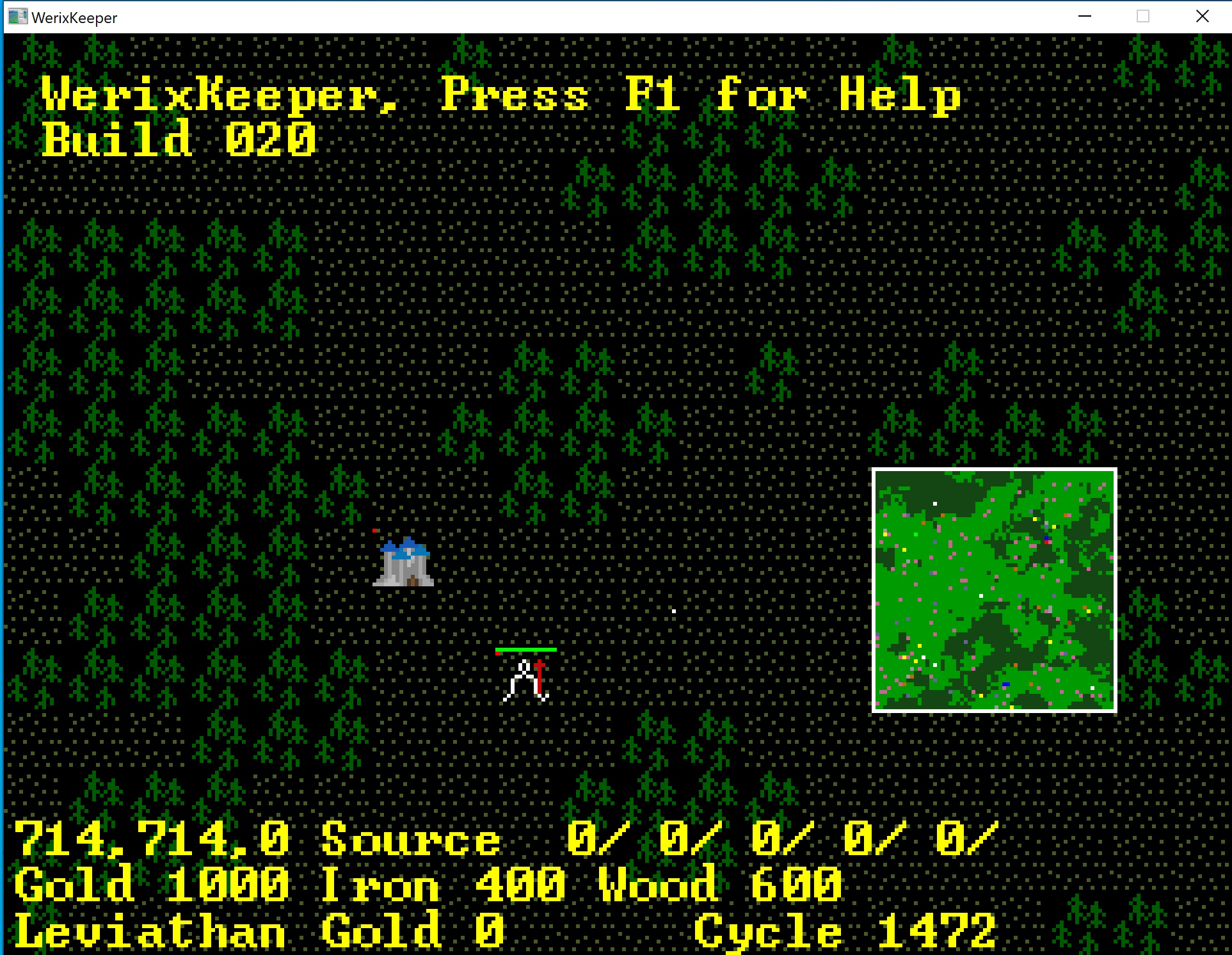Viewport: 1232px width, 955px height.
Task: Click the green minimap panel
Action: coord(994,590)
